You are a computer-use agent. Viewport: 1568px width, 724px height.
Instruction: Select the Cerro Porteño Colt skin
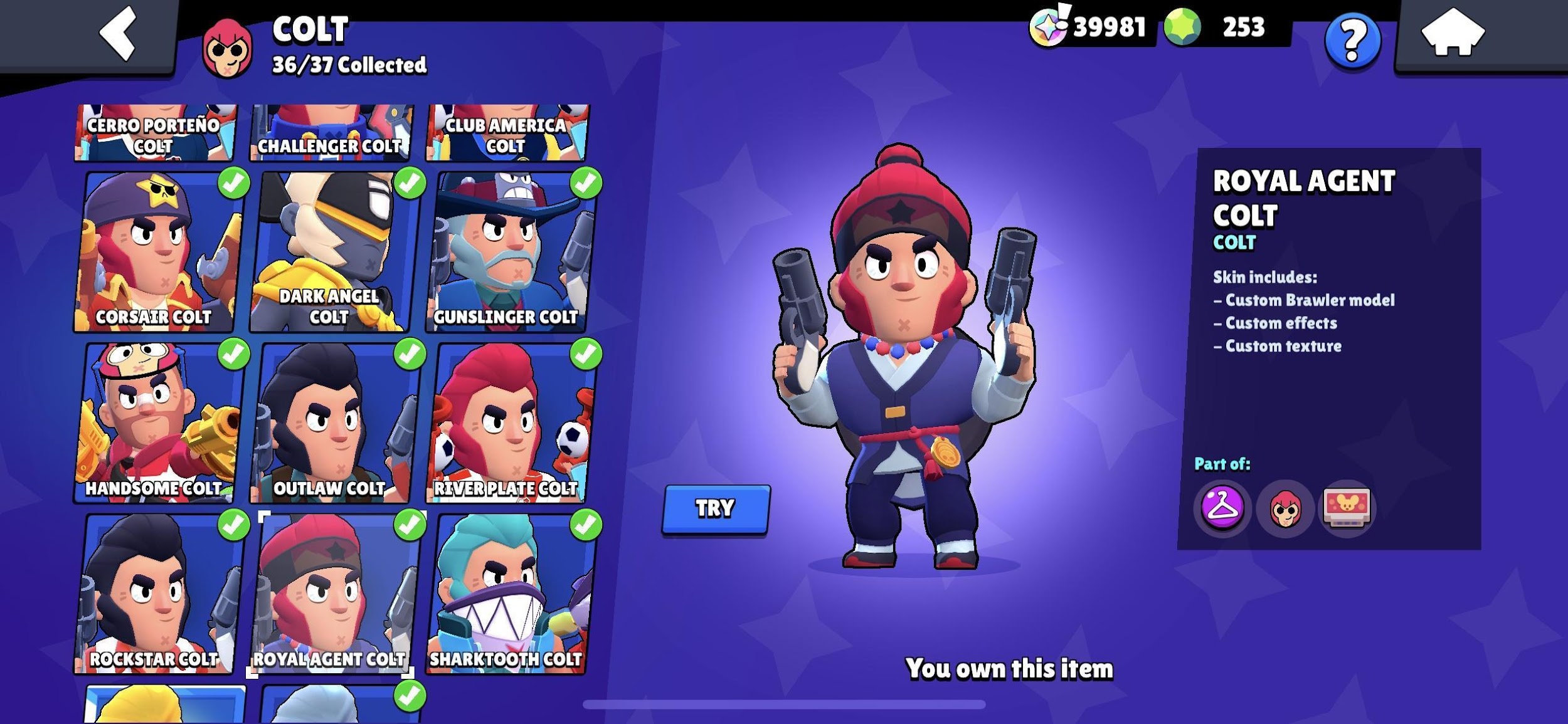pos(154,133)
